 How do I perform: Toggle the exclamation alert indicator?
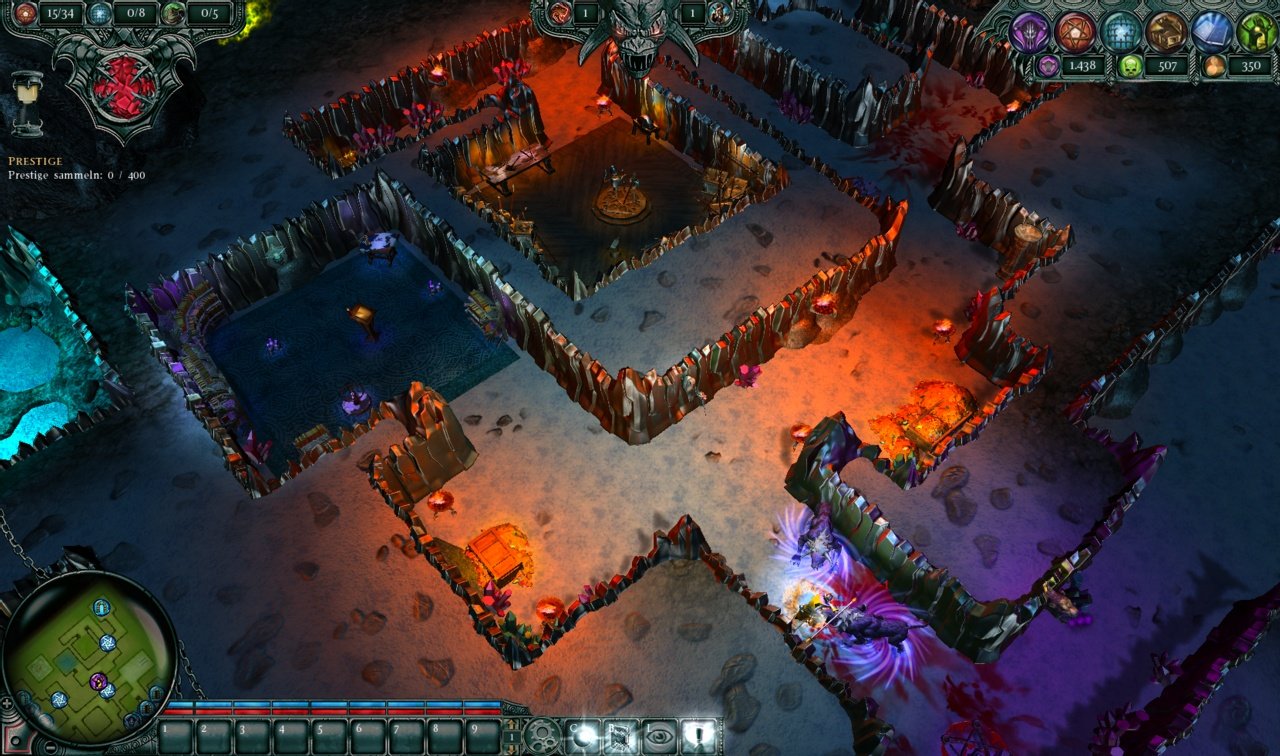pos(697,738)
